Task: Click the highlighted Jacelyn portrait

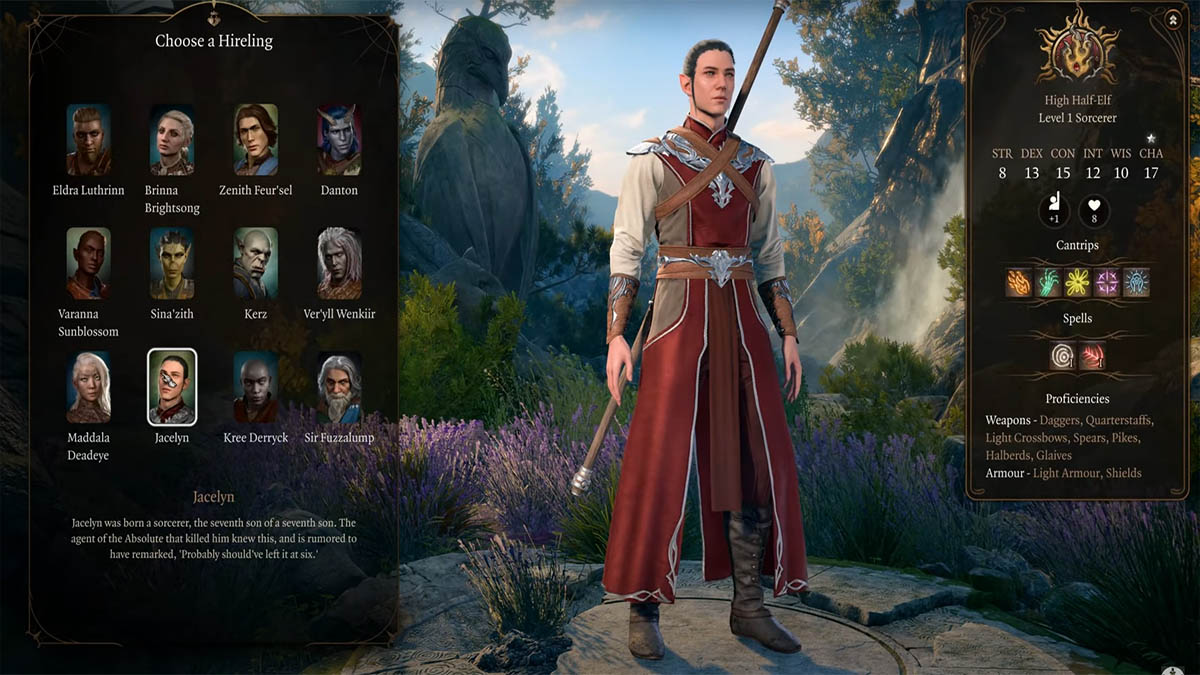Action: click(172, 387)
